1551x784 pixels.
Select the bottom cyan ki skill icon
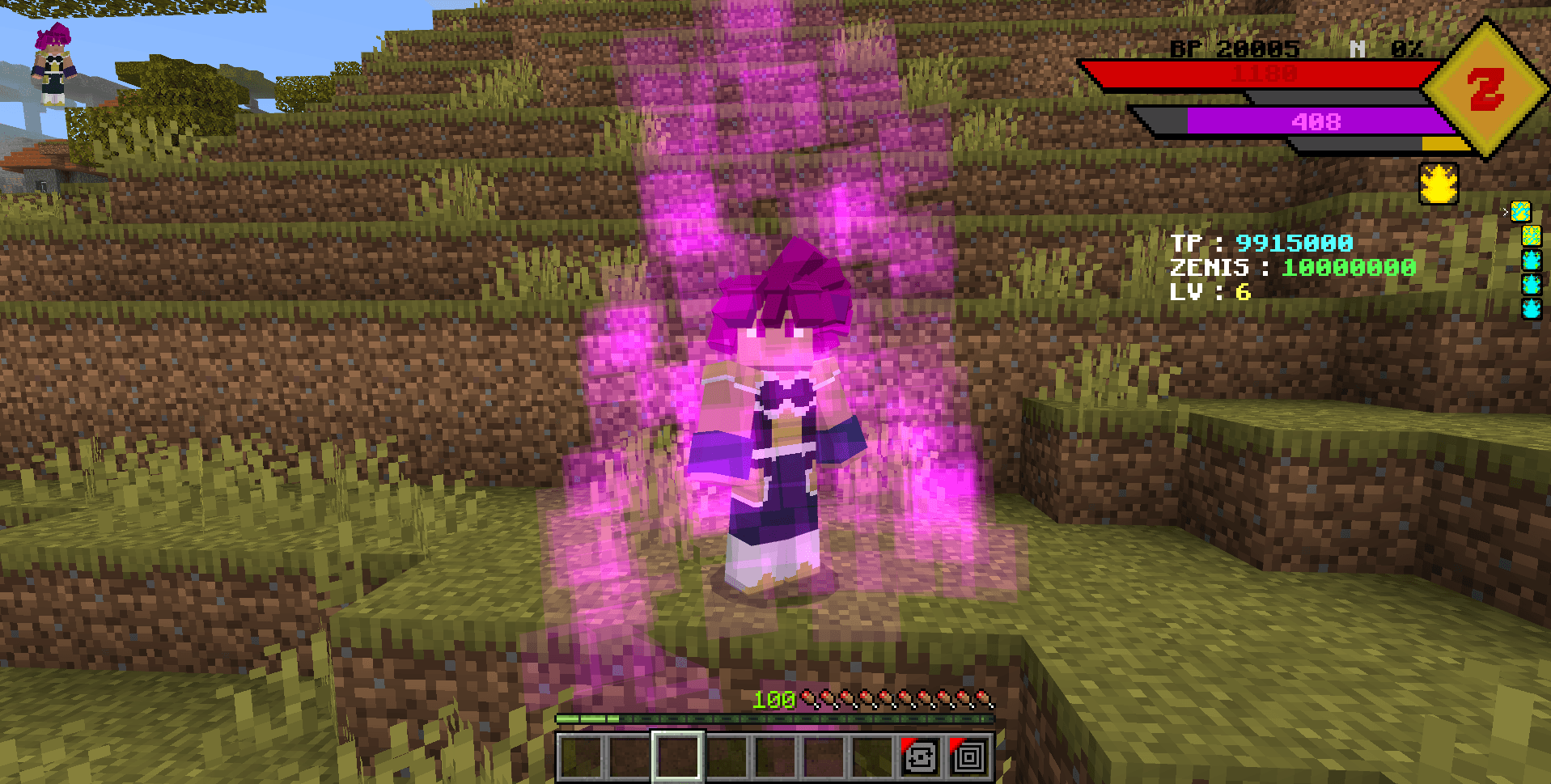(x=1532, y=309)
